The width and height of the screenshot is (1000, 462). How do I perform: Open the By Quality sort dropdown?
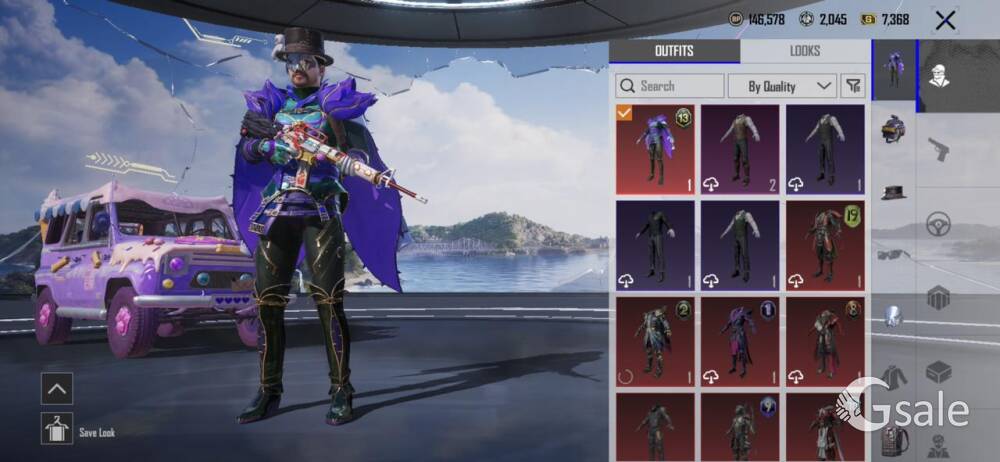[782, 86]
